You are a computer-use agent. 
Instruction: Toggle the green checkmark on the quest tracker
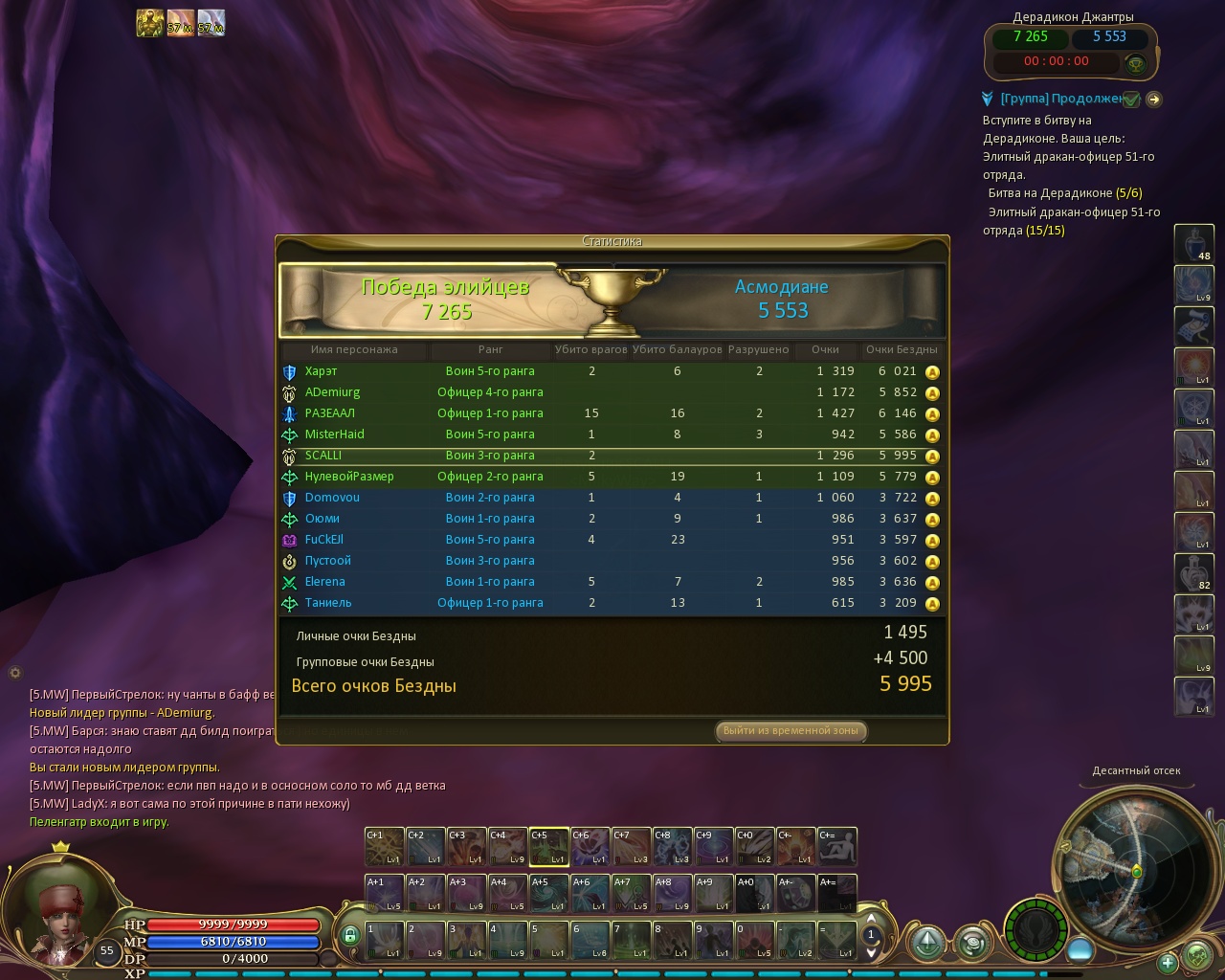pyautogui.click(x=1131, y=99)
